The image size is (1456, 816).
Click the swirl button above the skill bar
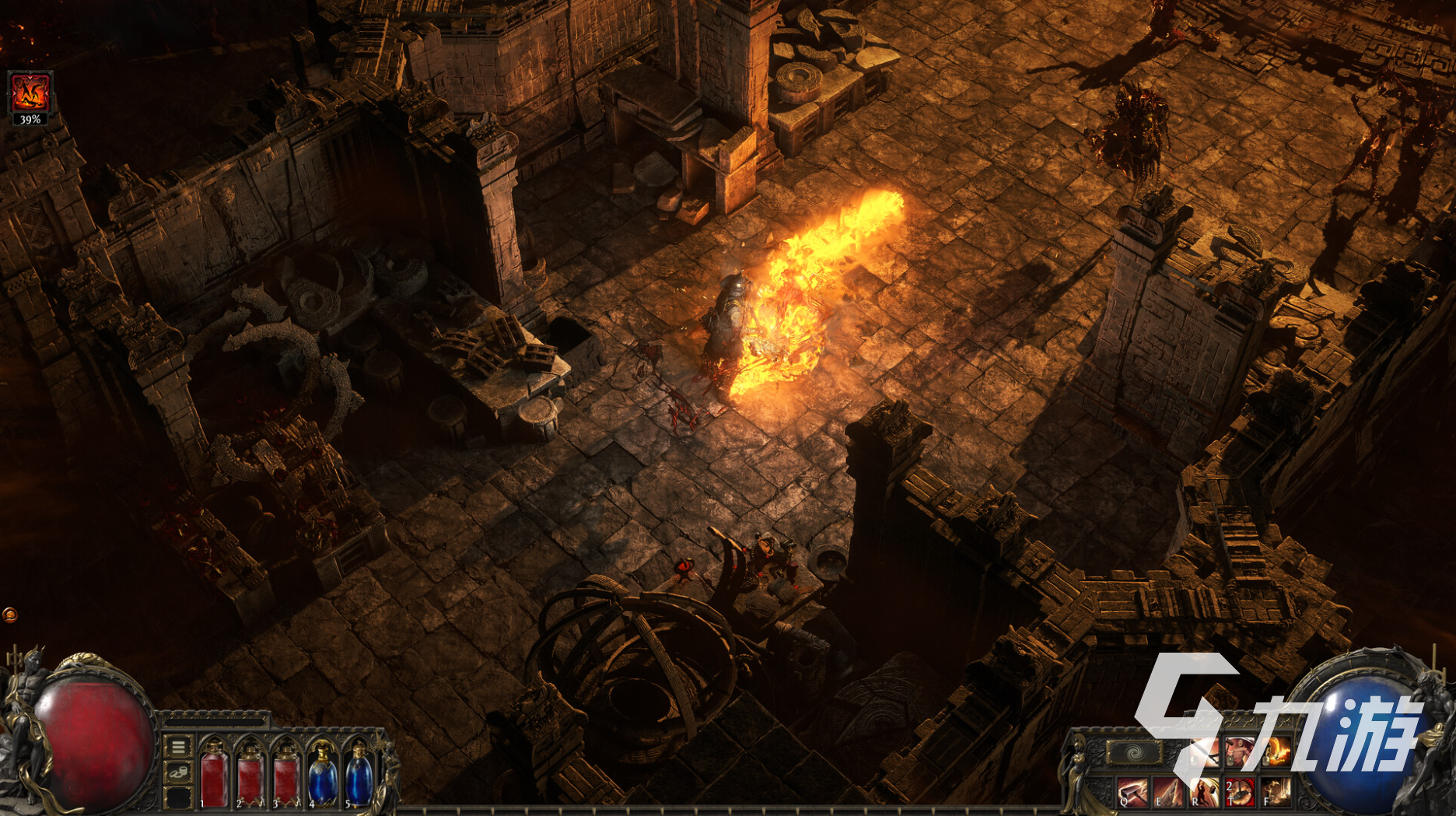(x=1134, y=751)
